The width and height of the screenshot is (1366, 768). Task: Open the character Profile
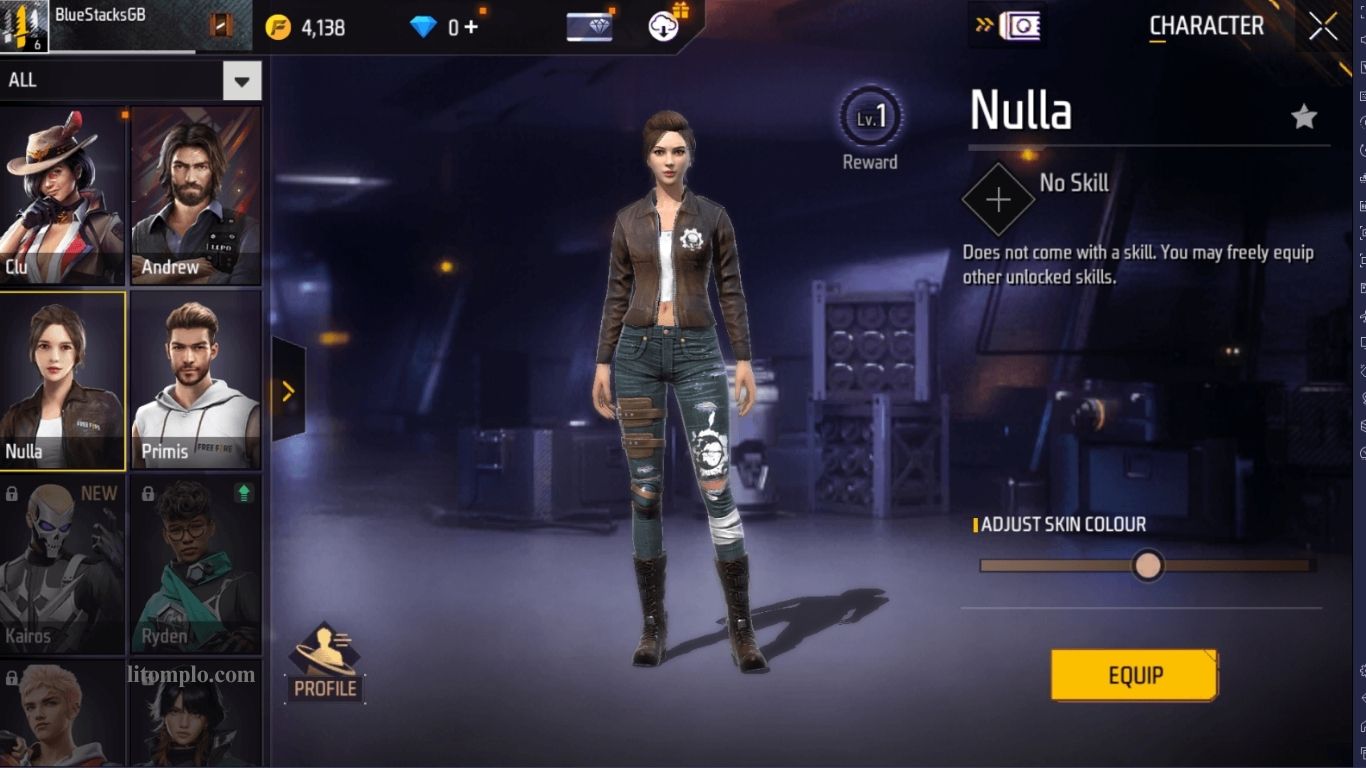[325, 661]
